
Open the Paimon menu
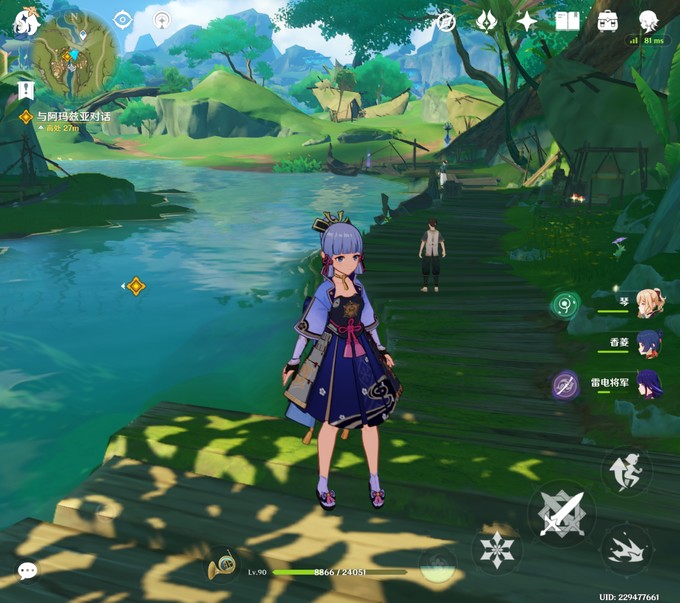pyautogui.click(x=24, y=22)
